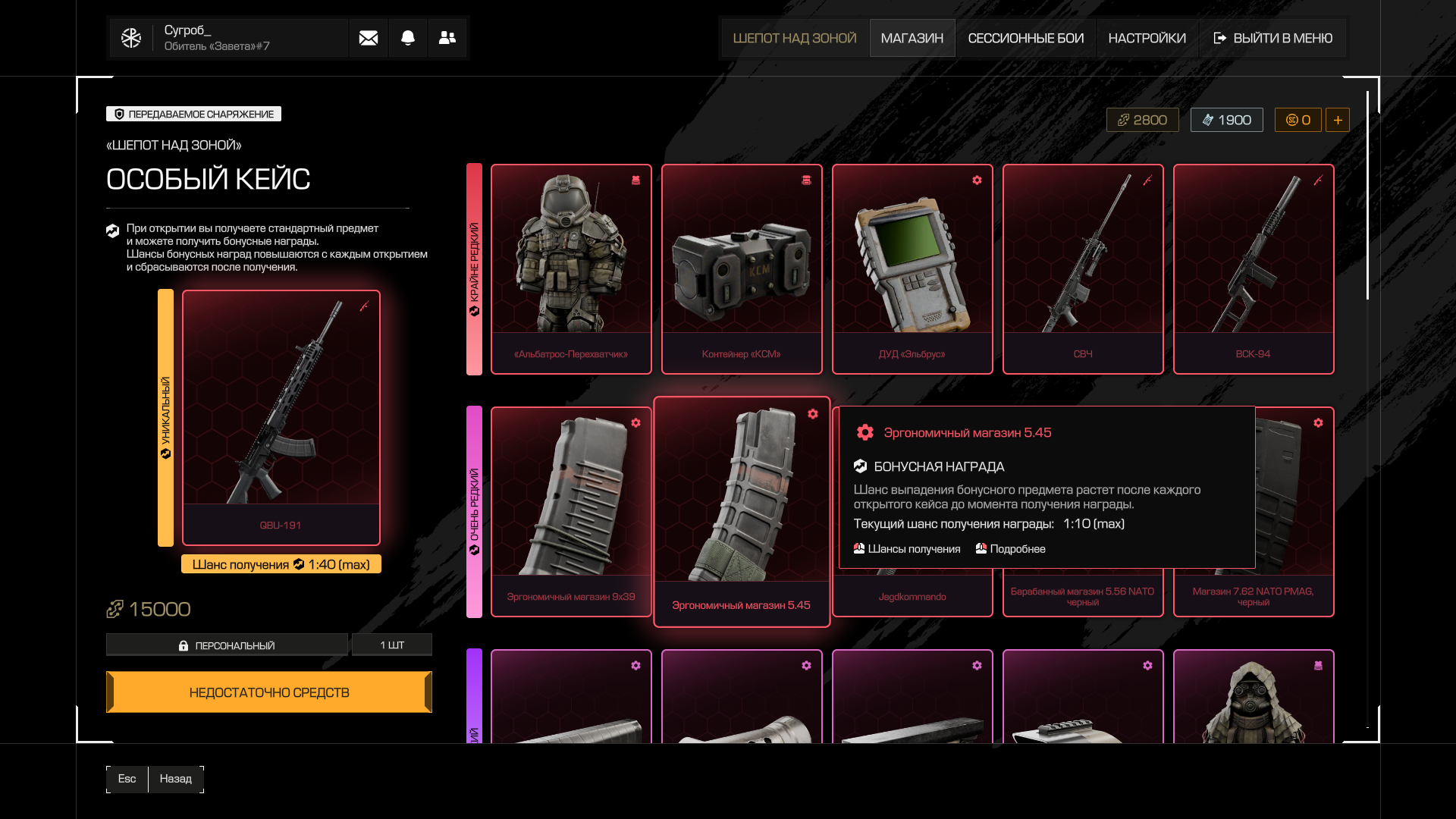Select the «Альбатрос-Перехватчик» armor card
Viewport: 1456px width, 819px height.
571,269
